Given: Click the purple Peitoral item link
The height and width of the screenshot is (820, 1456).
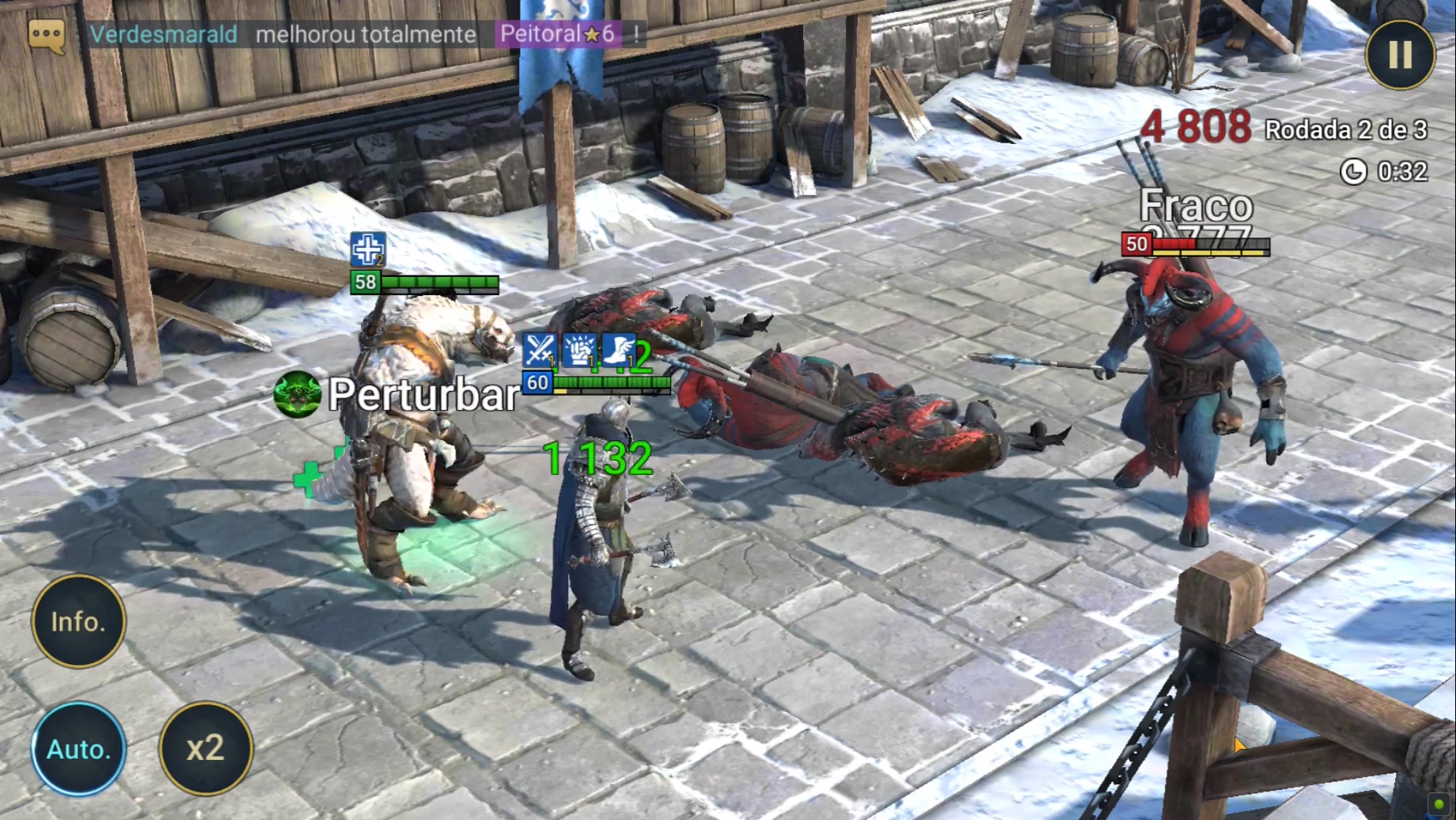Looking at the screenshot, I should tap(557, 34).
